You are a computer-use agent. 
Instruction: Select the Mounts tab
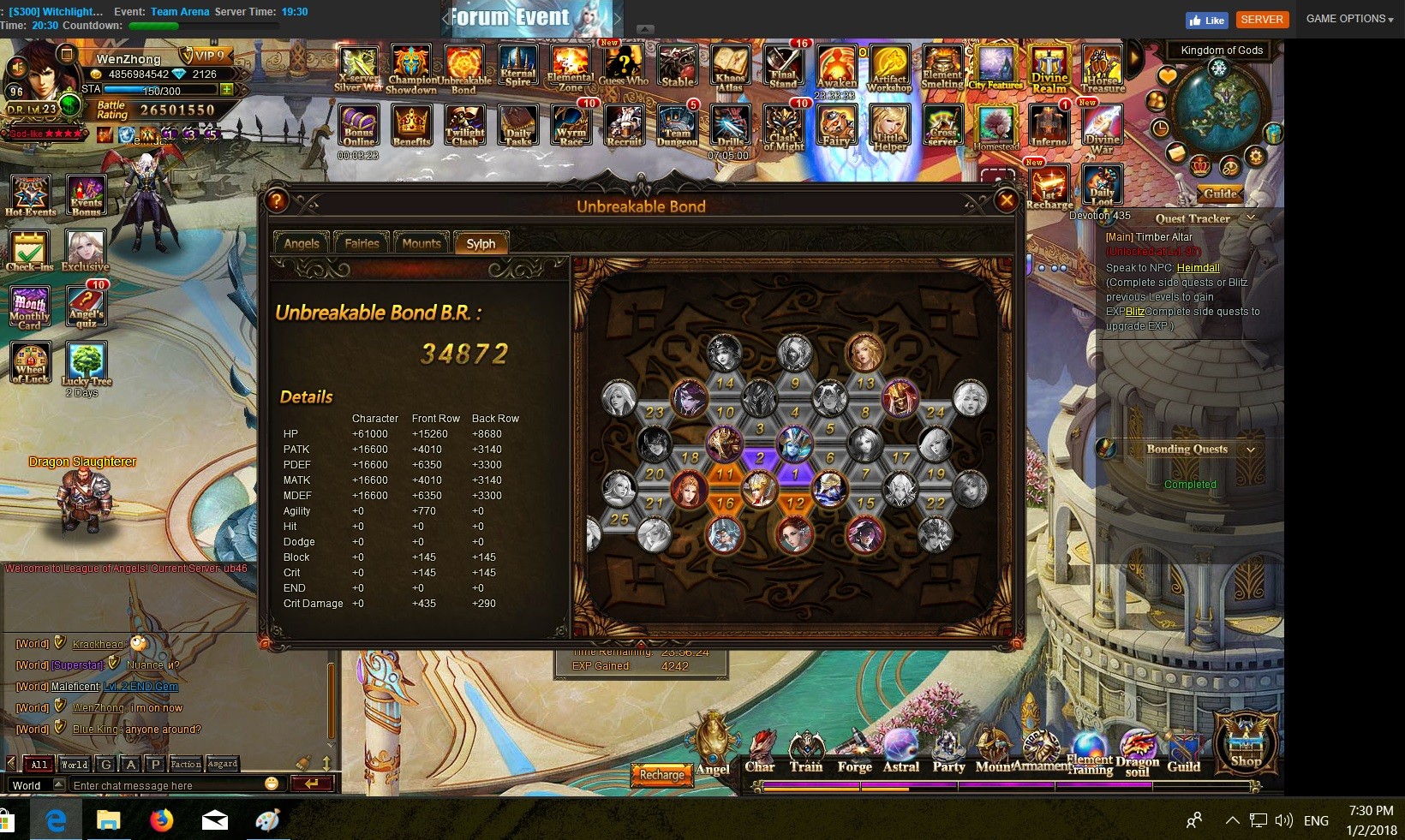421,243
